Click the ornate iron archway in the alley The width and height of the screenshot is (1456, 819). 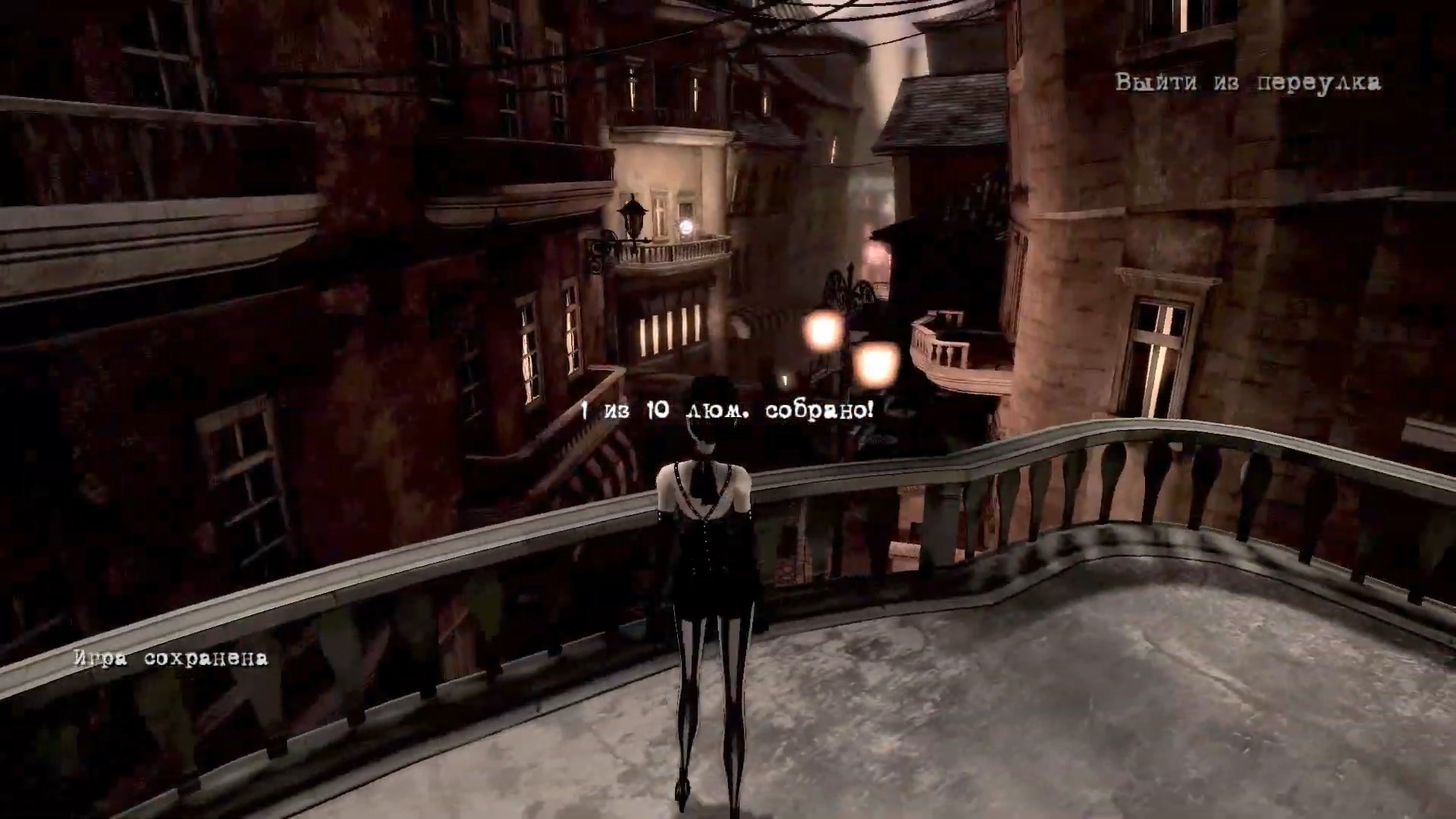click(842, 288)
